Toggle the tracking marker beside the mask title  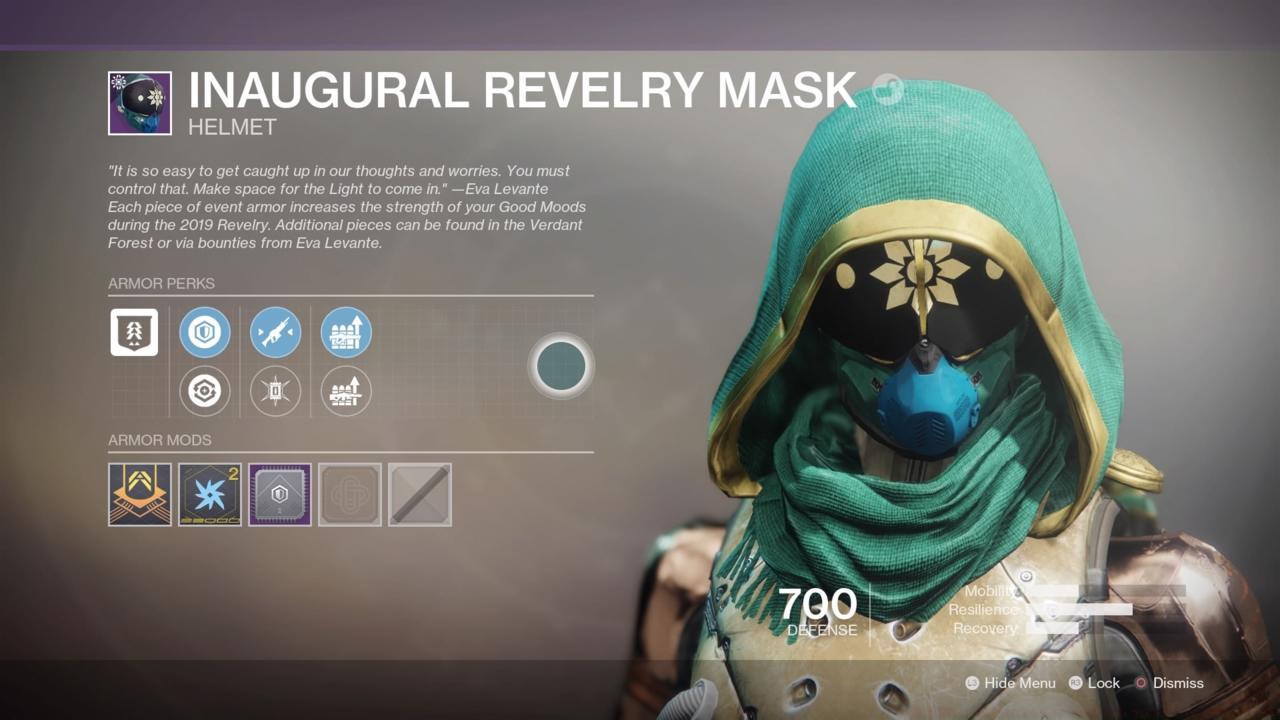(886, 89)
